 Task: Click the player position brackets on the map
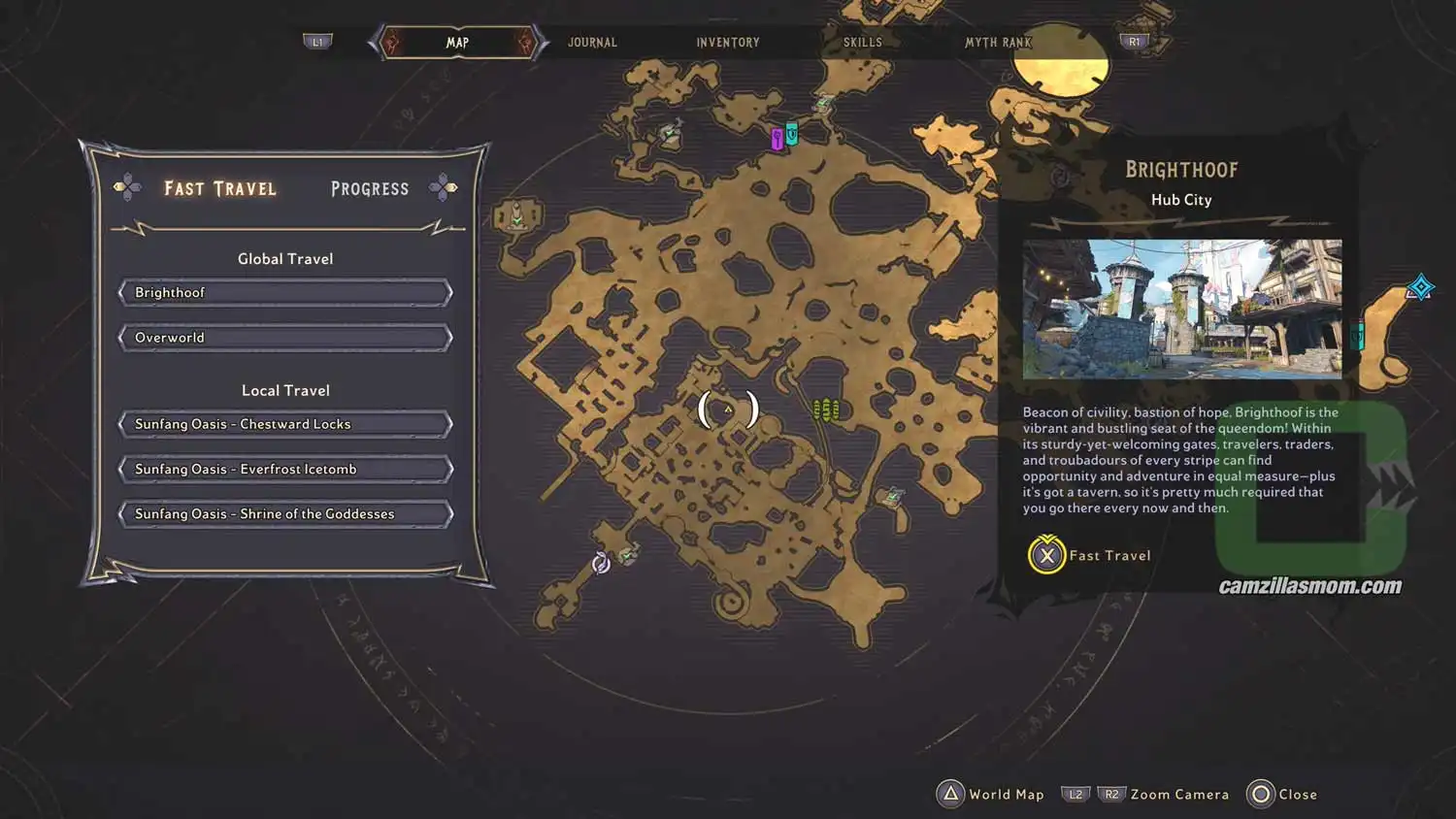pos(727,409)
